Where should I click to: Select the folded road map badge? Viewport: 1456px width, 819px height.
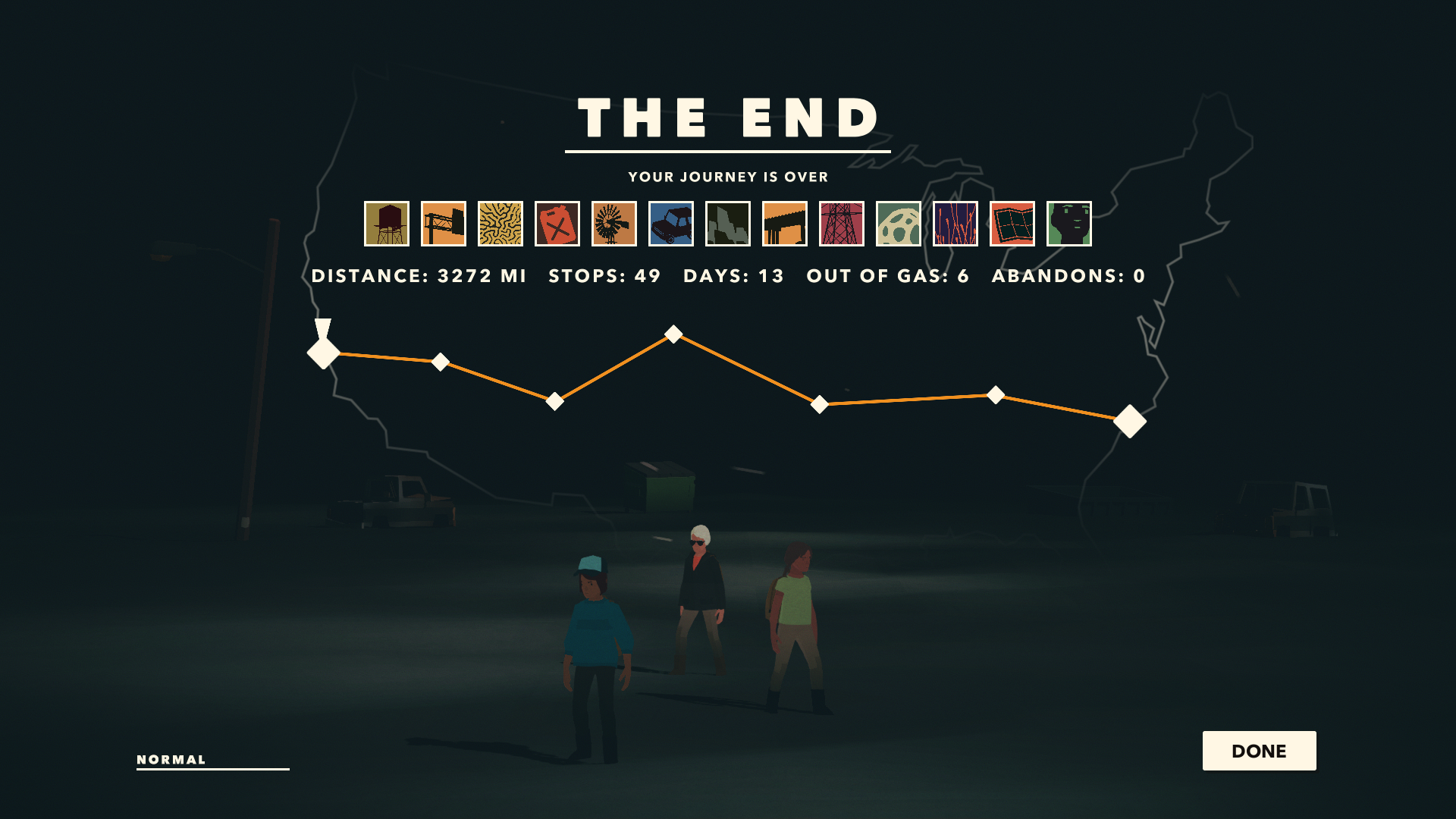tap(1012, 224)
